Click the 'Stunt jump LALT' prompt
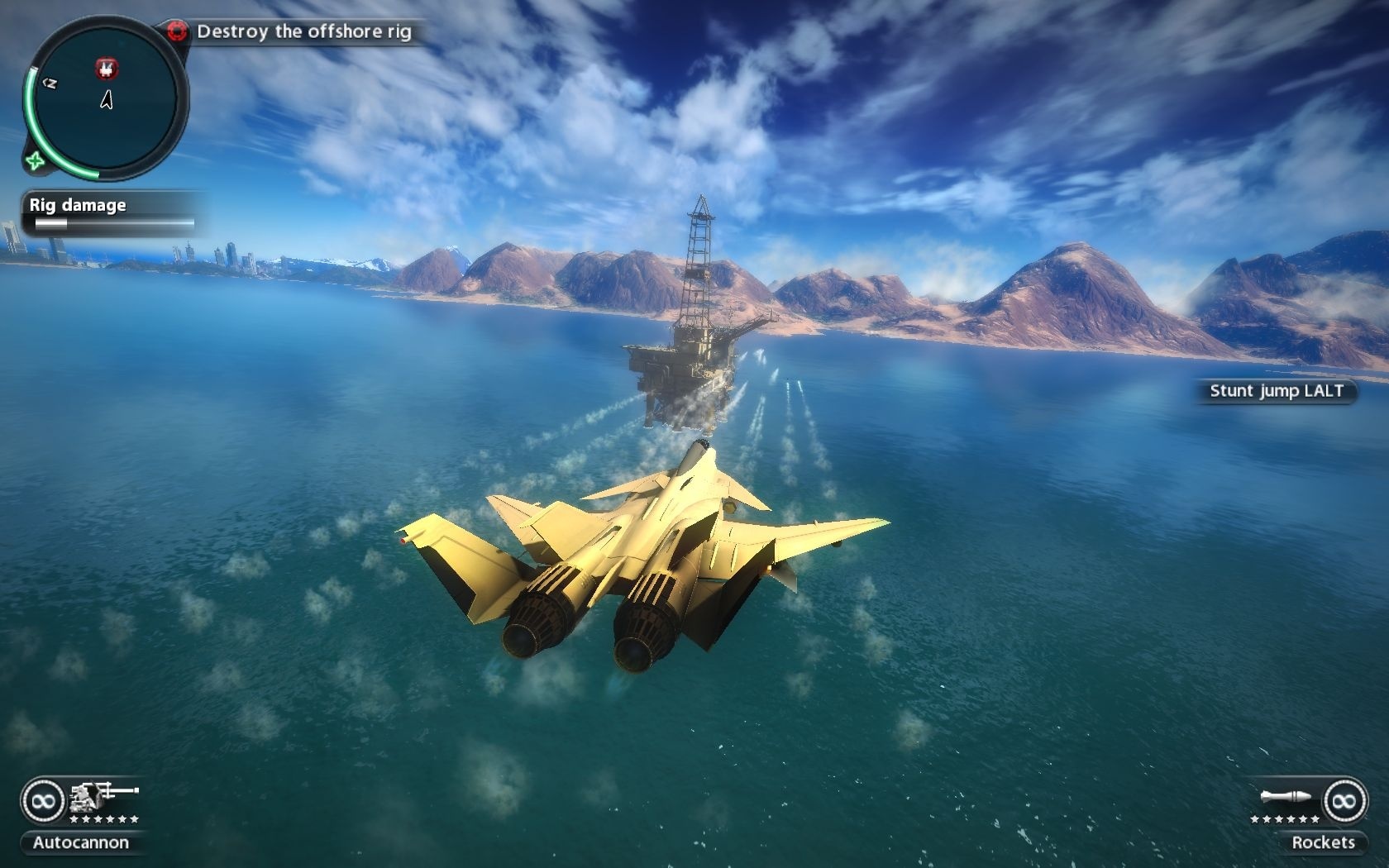Viewport: 1389px width, 868px height. 1277,392
